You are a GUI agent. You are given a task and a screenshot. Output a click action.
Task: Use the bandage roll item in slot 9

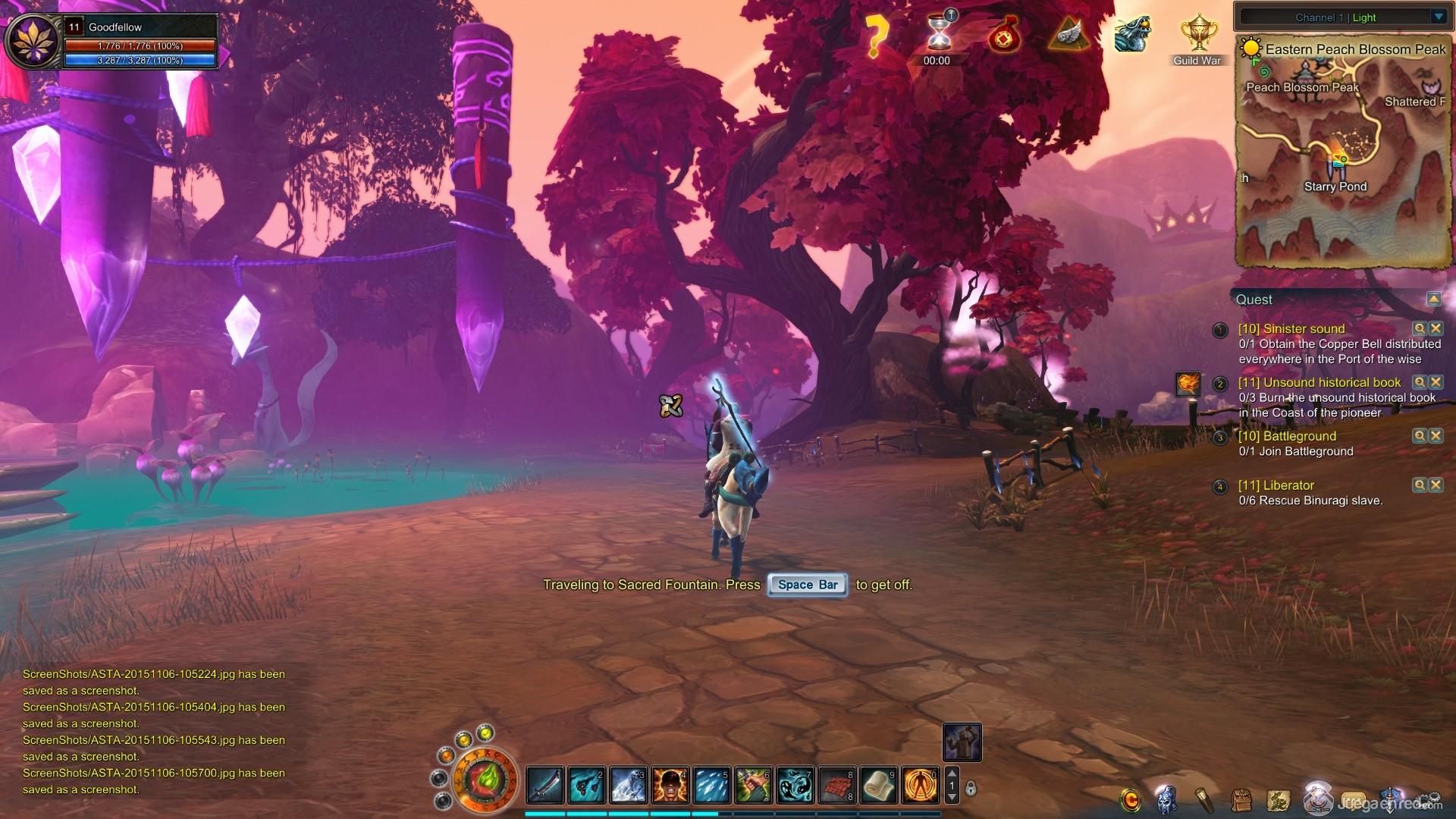[x=878, y=785]
